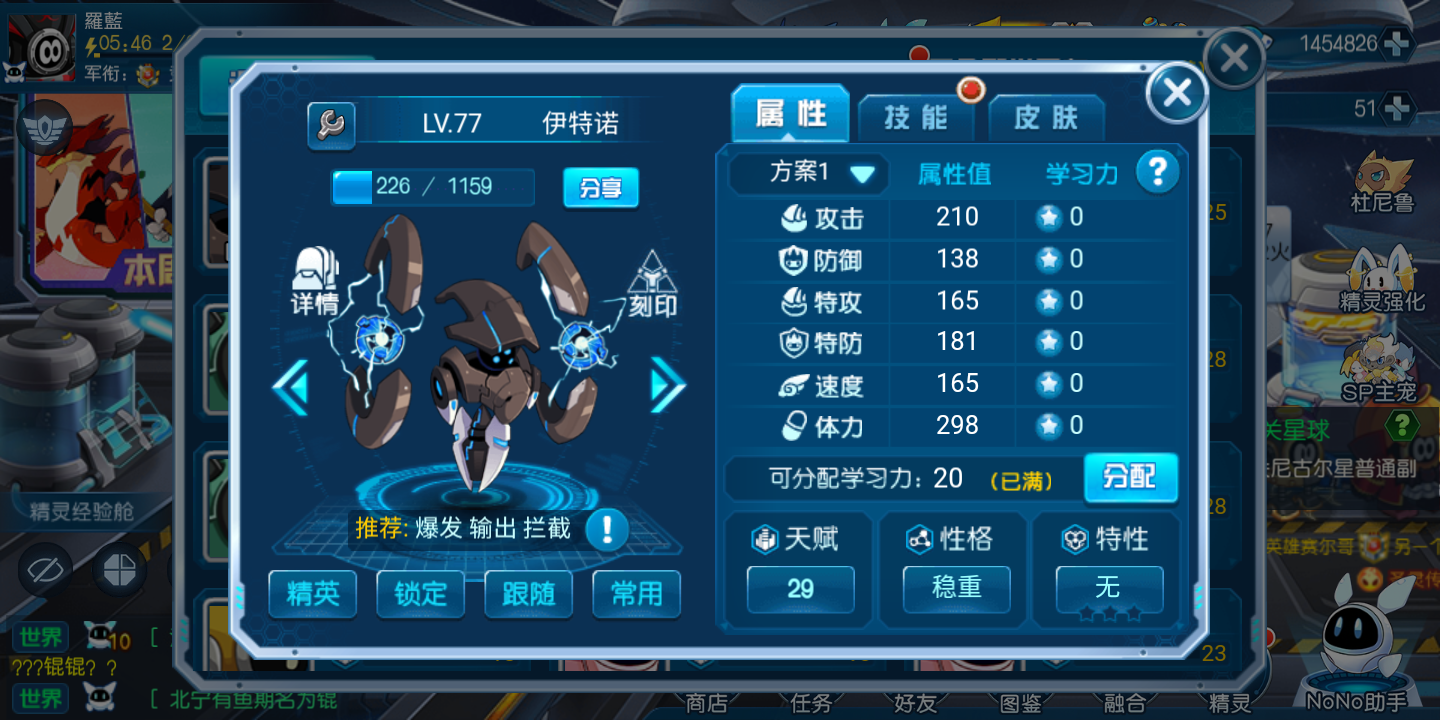The height and width of the screenshot is (720, 1440).
Task: Open the 皮肤 skins tab
Action: pyautogui.click(x=1046, y=118)
